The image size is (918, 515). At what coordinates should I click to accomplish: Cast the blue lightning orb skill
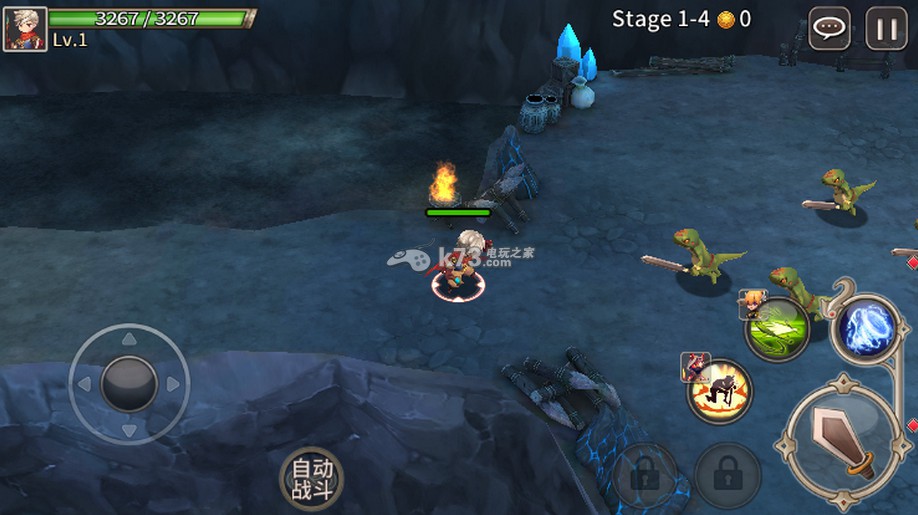click(x=866, y=328)
